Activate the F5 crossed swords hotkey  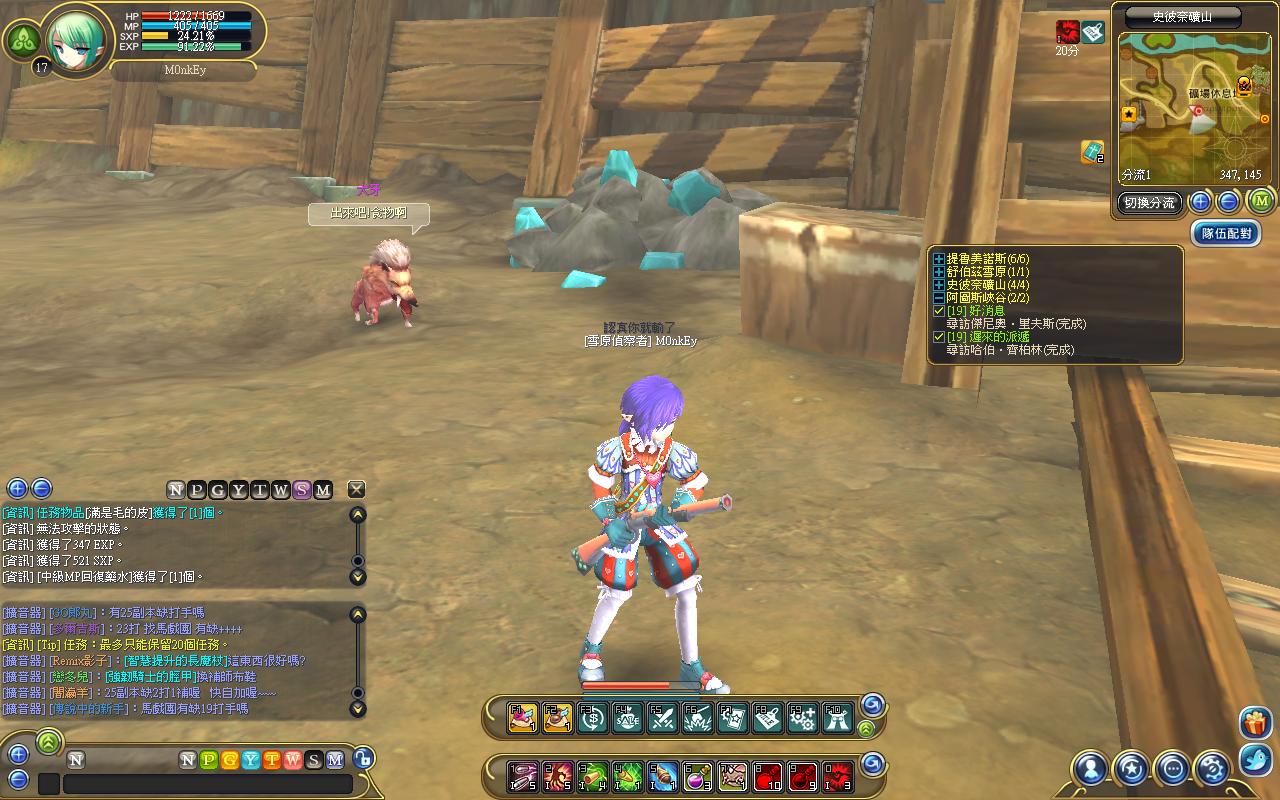tap(662, 718)
